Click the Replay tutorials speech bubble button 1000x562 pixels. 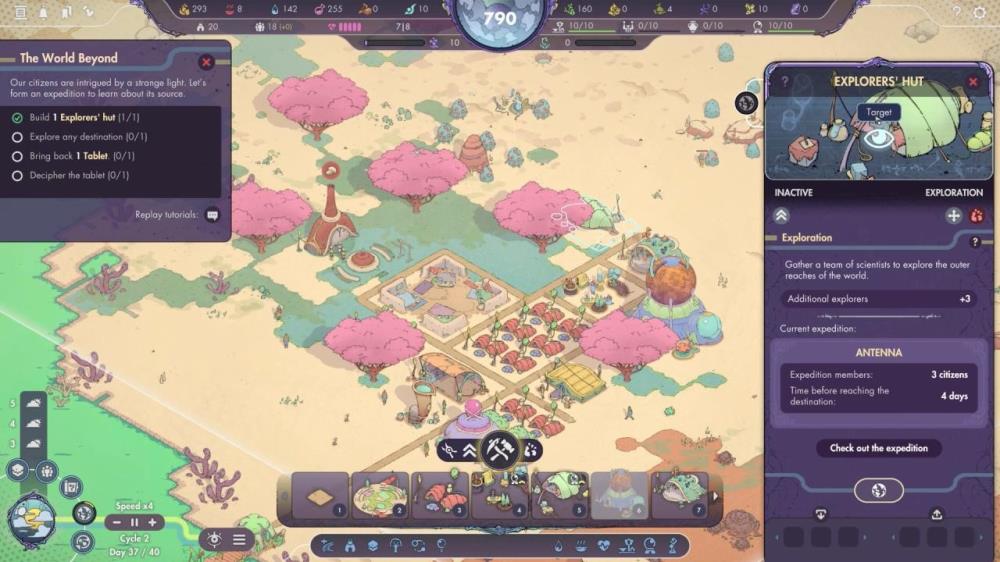(212, 214)
